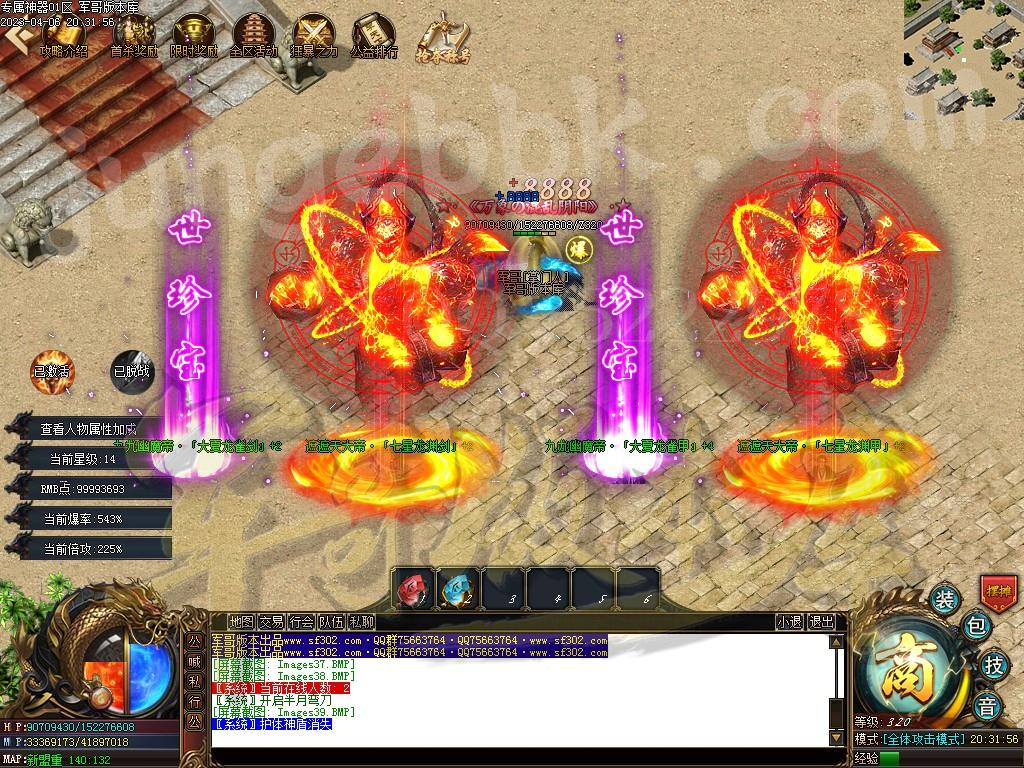The width and height of the screenshot is (1024, 768).
Task: Open the 交易 trade button
Action: coord(271,622)
